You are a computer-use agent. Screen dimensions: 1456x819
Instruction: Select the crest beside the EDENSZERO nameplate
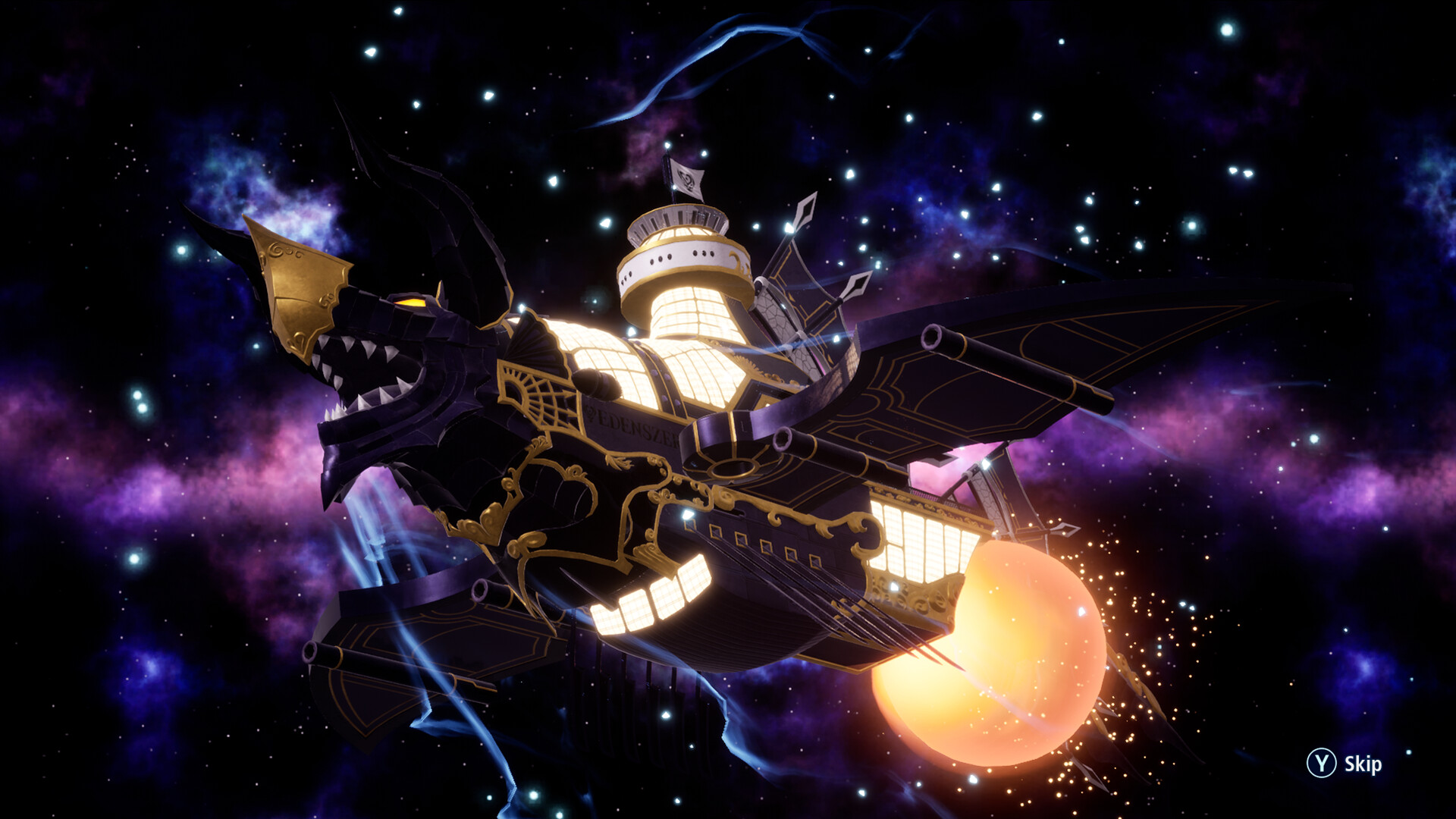click(590, 413)
